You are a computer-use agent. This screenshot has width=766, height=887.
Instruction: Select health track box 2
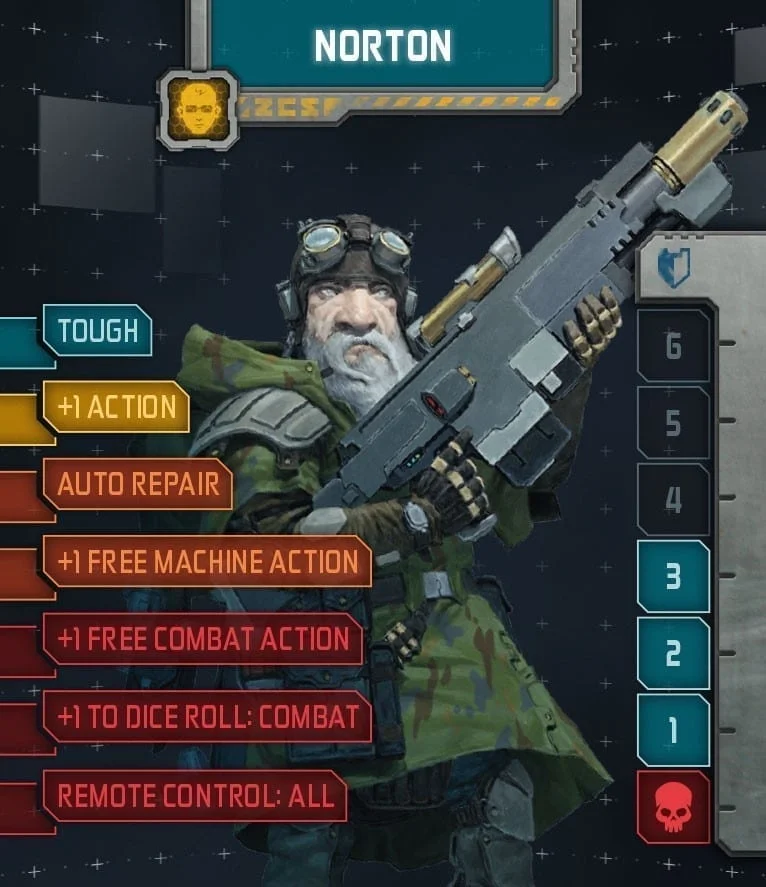click(673, 653)
